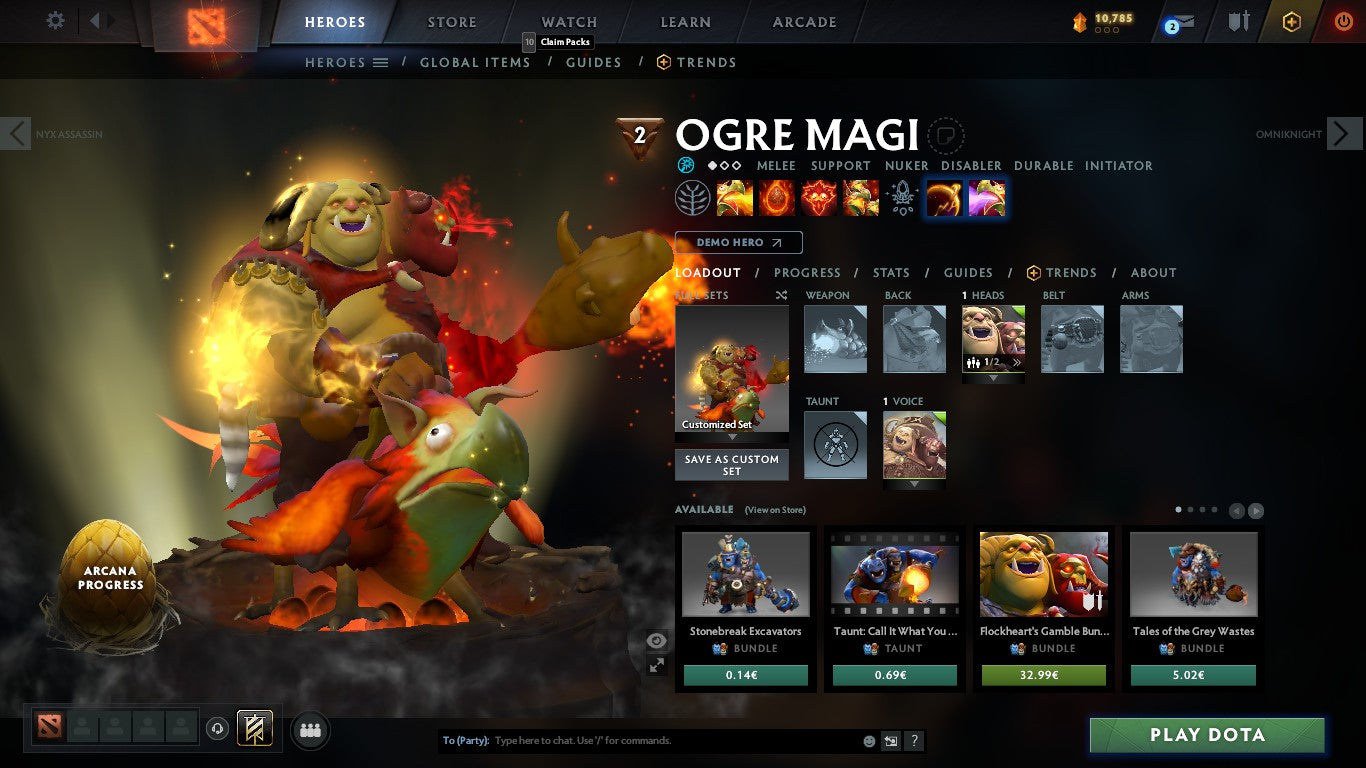Screen dimensions: 1366x768
Task: Click the Fireblast ability icon
Action: (x=735, y=197)
